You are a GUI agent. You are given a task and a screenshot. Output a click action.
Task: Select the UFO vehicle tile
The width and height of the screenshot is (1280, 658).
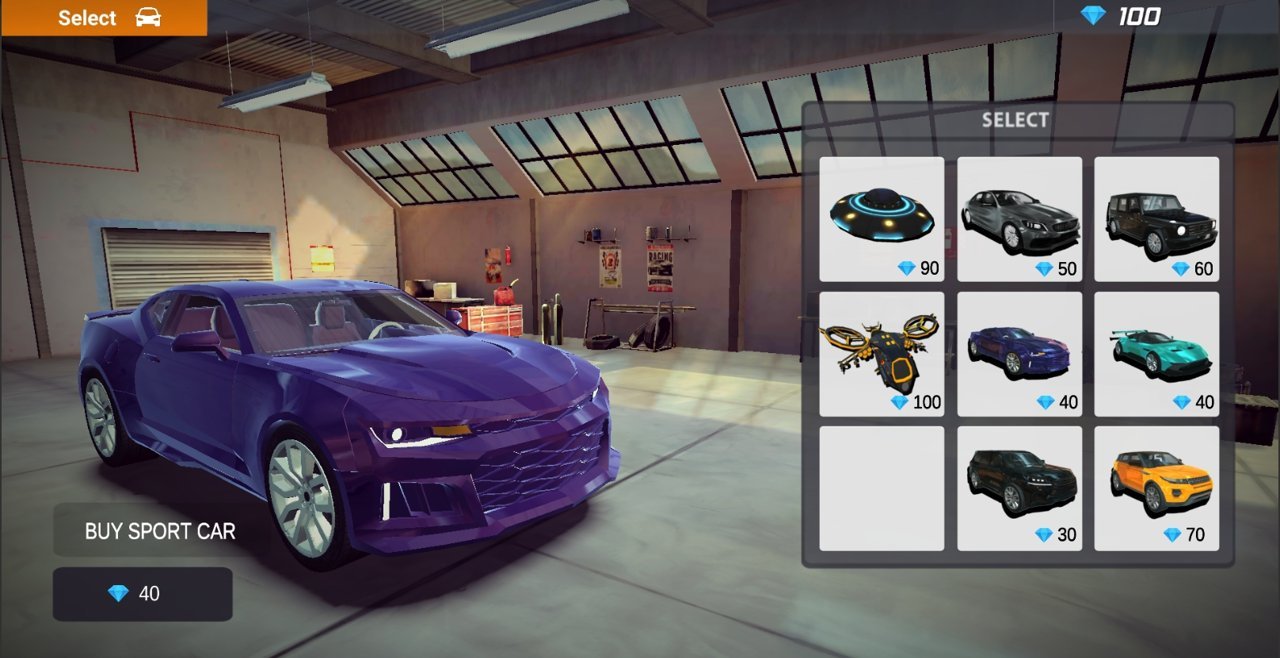pos(881,219)
